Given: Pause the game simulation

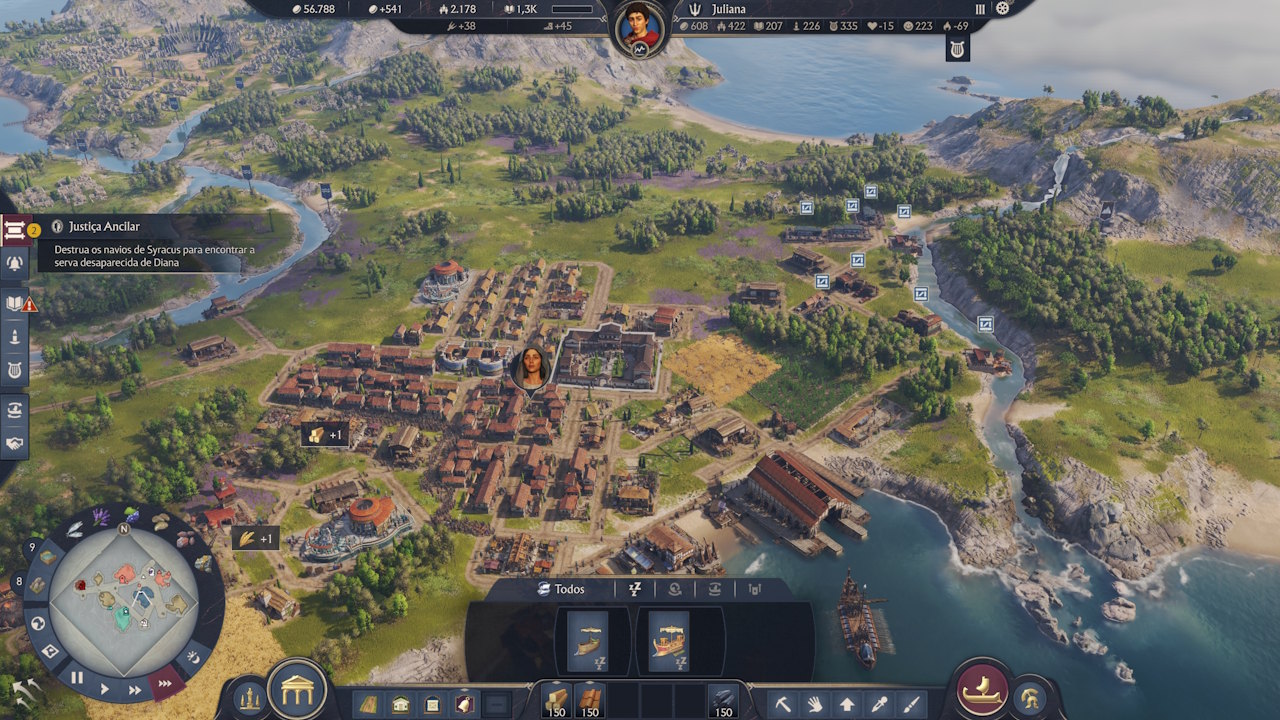Looking at the screenshot, I should (x=75, y=677).
